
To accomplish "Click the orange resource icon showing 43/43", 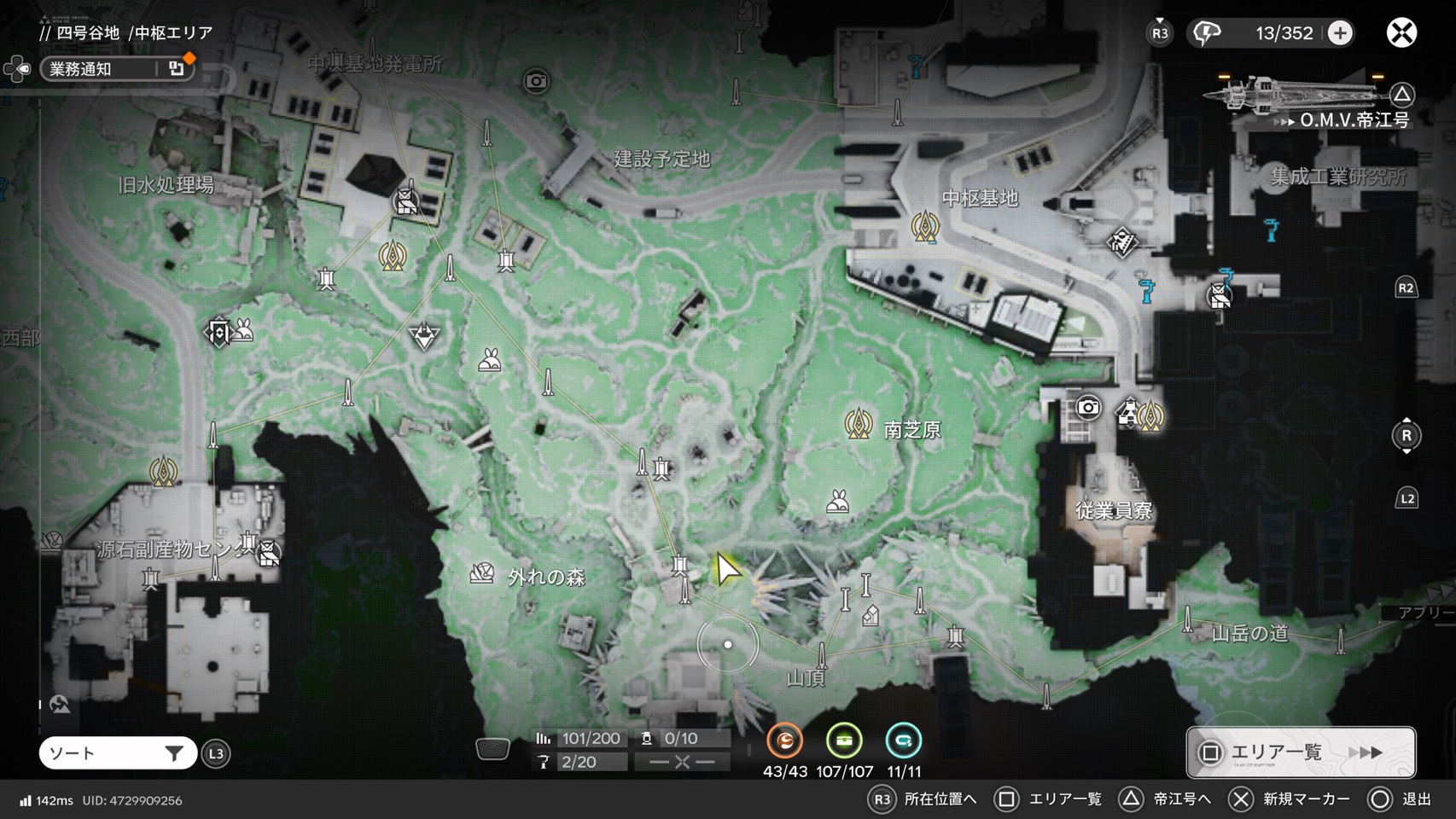I will pos(784,741).
